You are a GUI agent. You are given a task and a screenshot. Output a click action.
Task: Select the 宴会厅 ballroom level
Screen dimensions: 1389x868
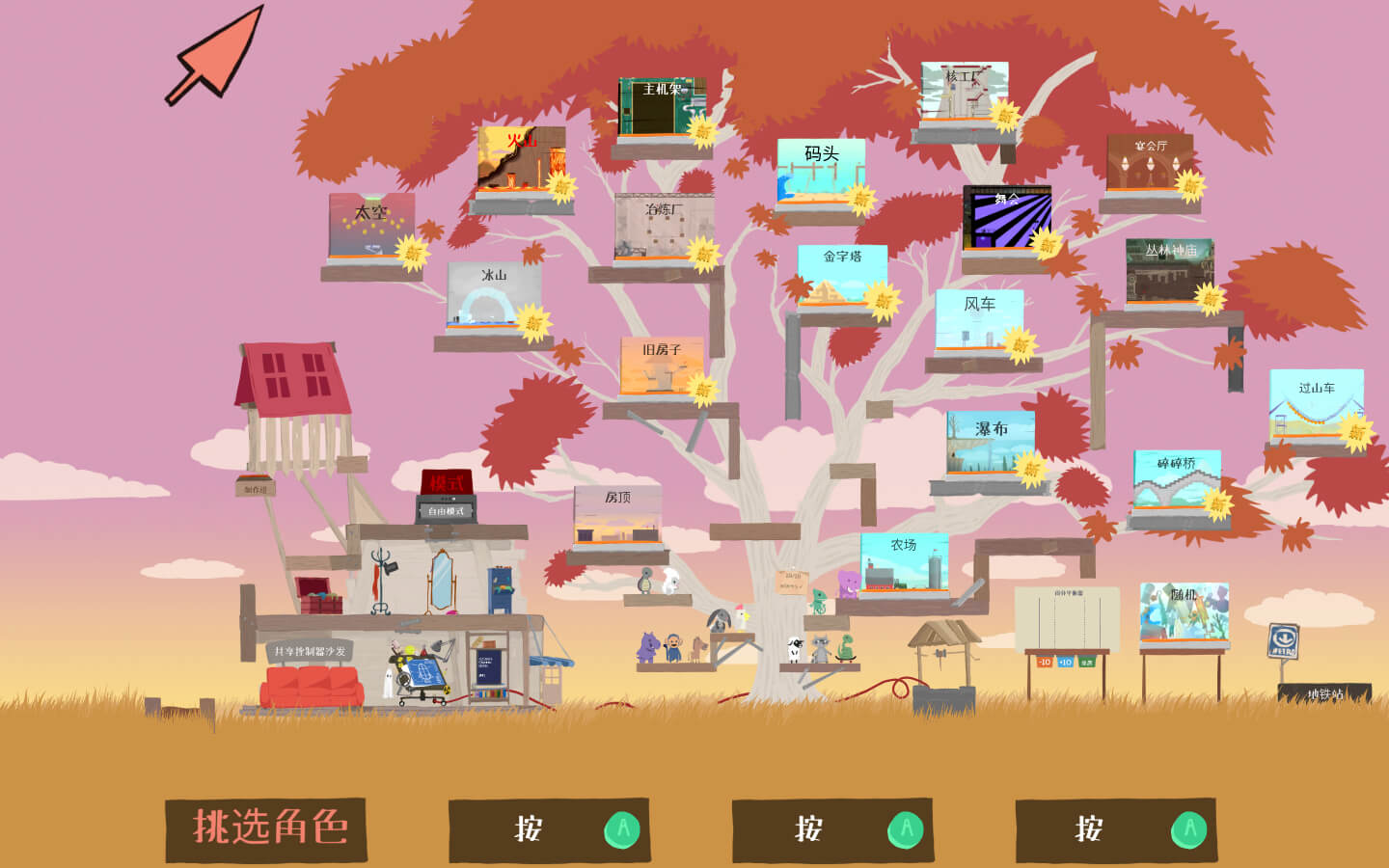tap(1149, 164)
